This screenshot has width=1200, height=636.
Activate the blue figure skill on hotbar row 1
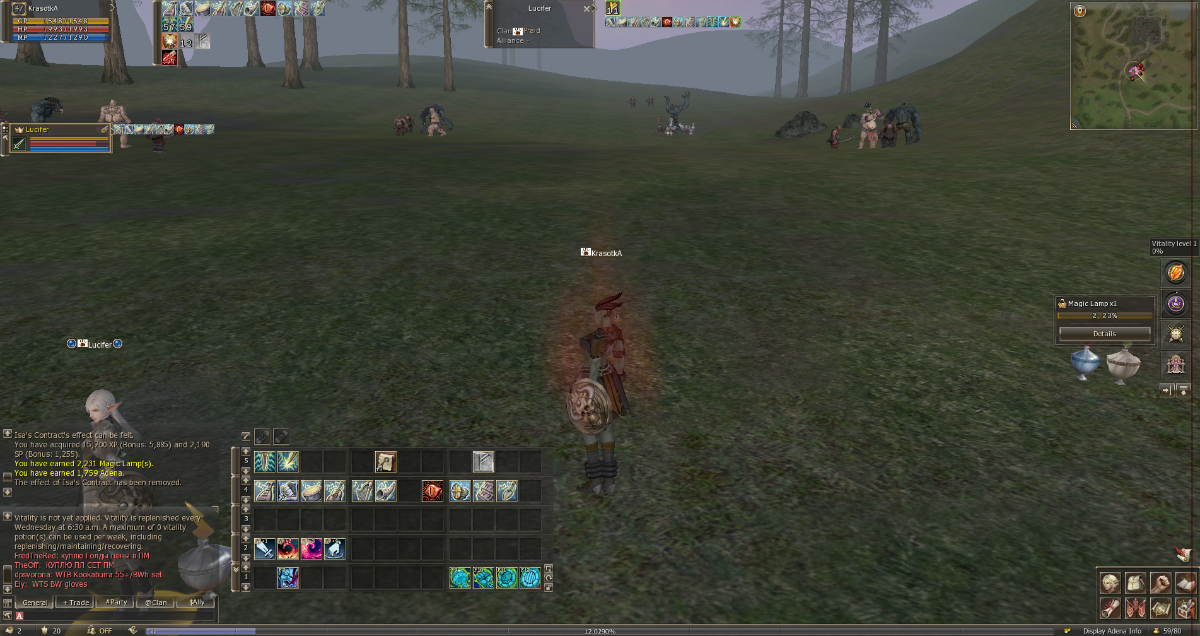click(288, 577)
